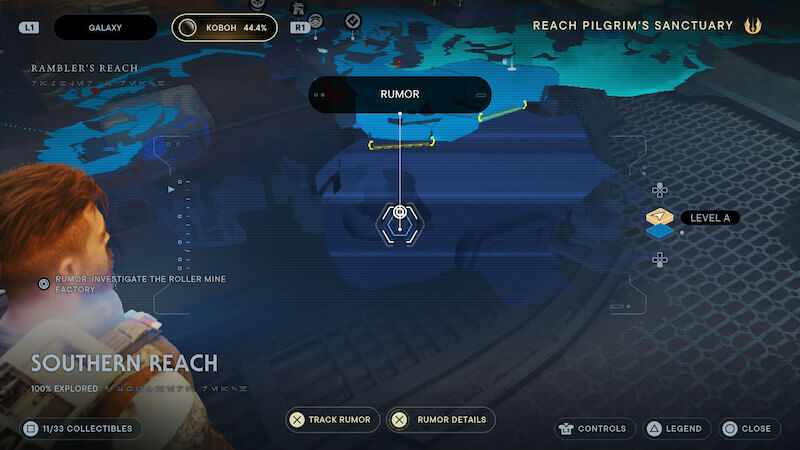Show the map Controls
Image resolution: width=800 pixels, height=450 pixels.
tap(596, 428)
